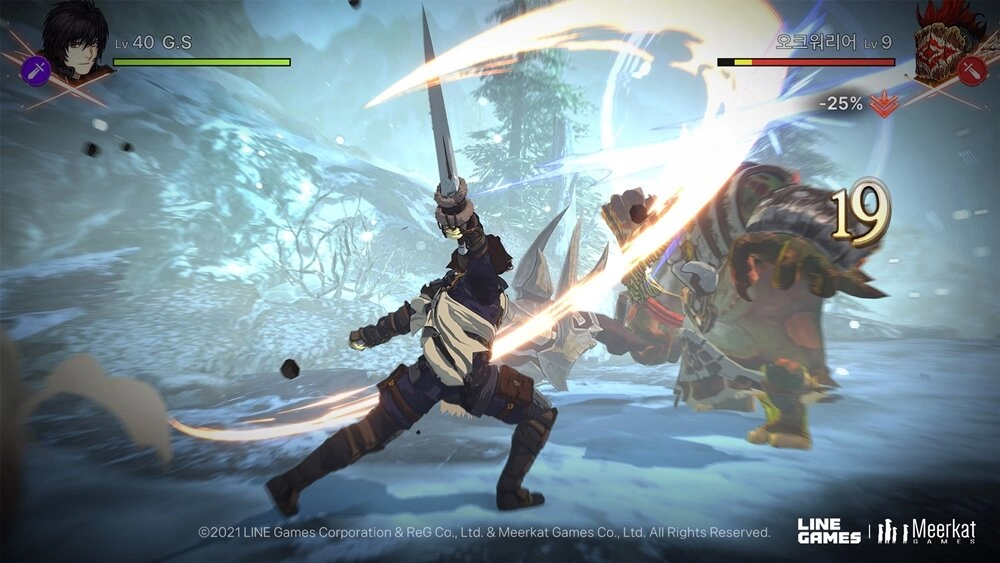Screen dimensions: 1000x563
Task: Click the red down-arrow debuff icon
Action: coord(882,103)
